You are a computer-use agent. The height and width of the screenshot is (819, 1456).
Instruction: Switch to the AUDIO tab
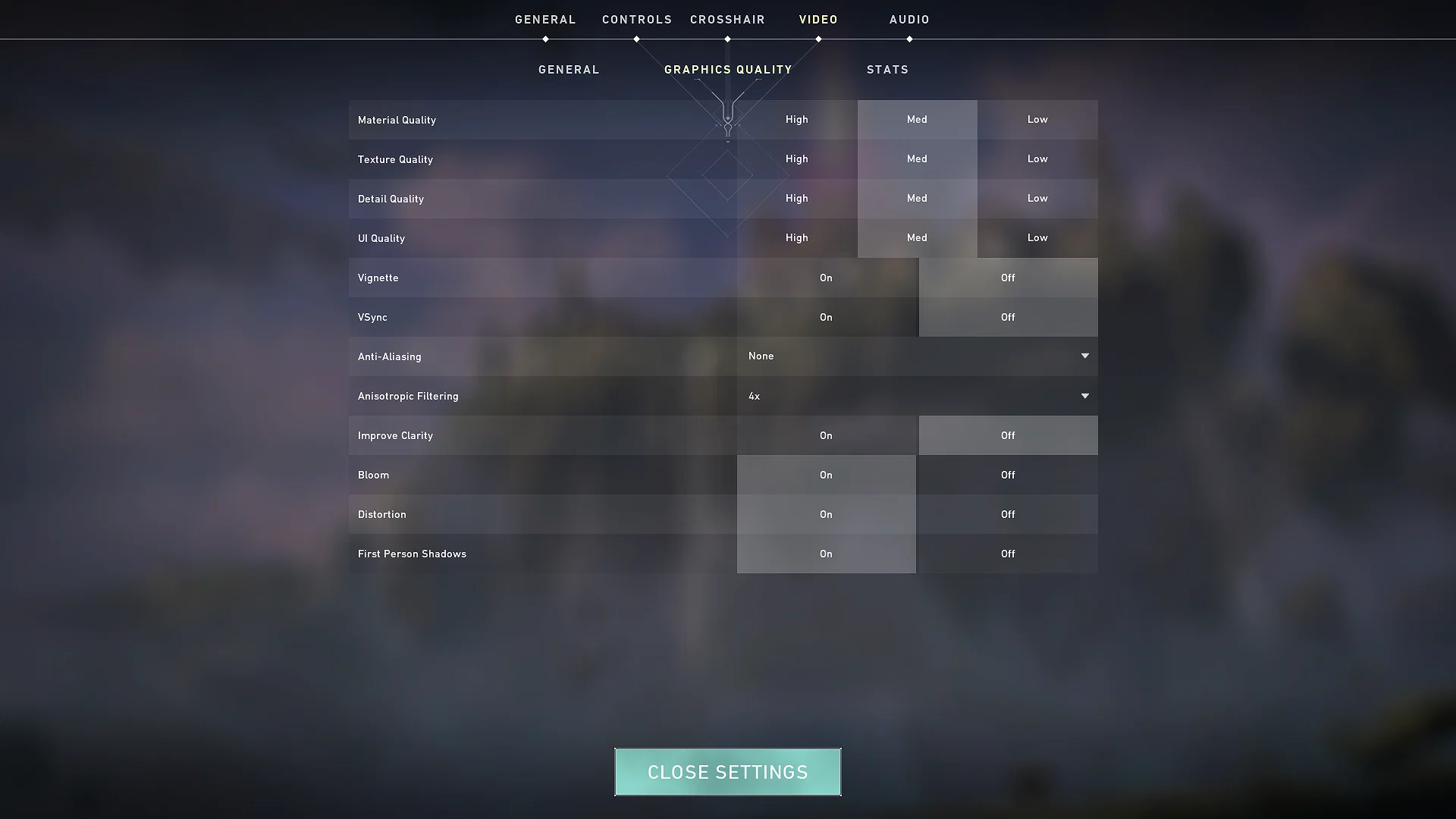tap(908, 19)
